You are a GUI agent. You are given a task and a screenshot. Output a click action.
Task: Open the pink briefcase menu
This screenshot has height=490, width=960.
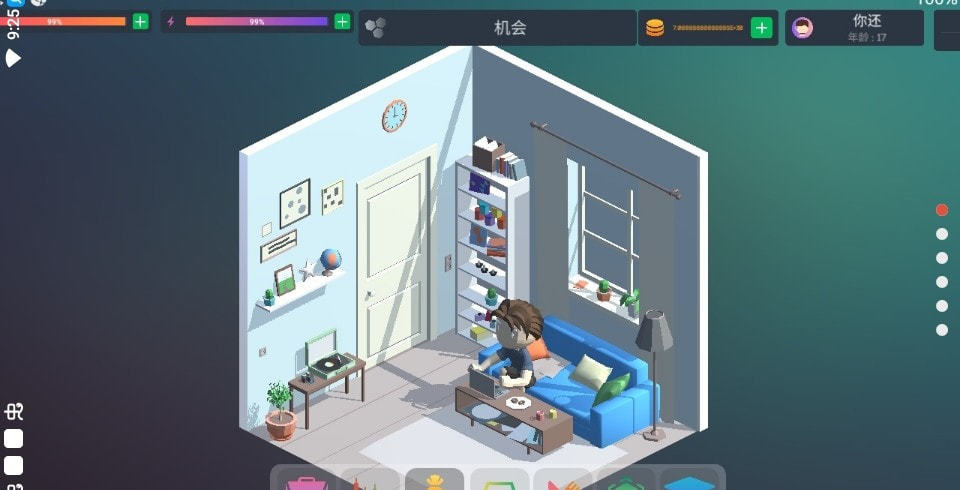click(x=305, y=481)
